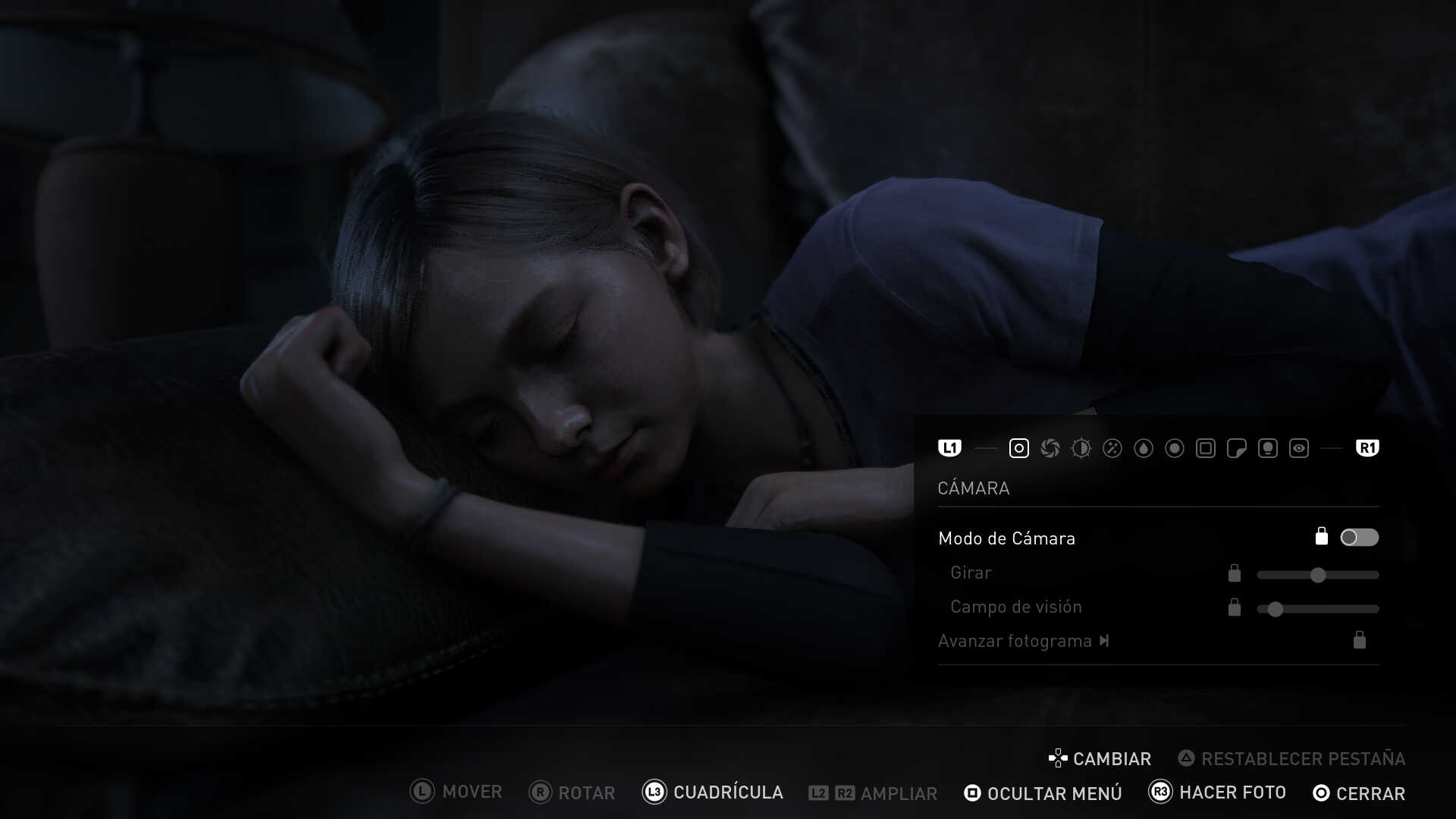
Task: Switch to the brightness half-sun tab
Action: point(1081,448)
